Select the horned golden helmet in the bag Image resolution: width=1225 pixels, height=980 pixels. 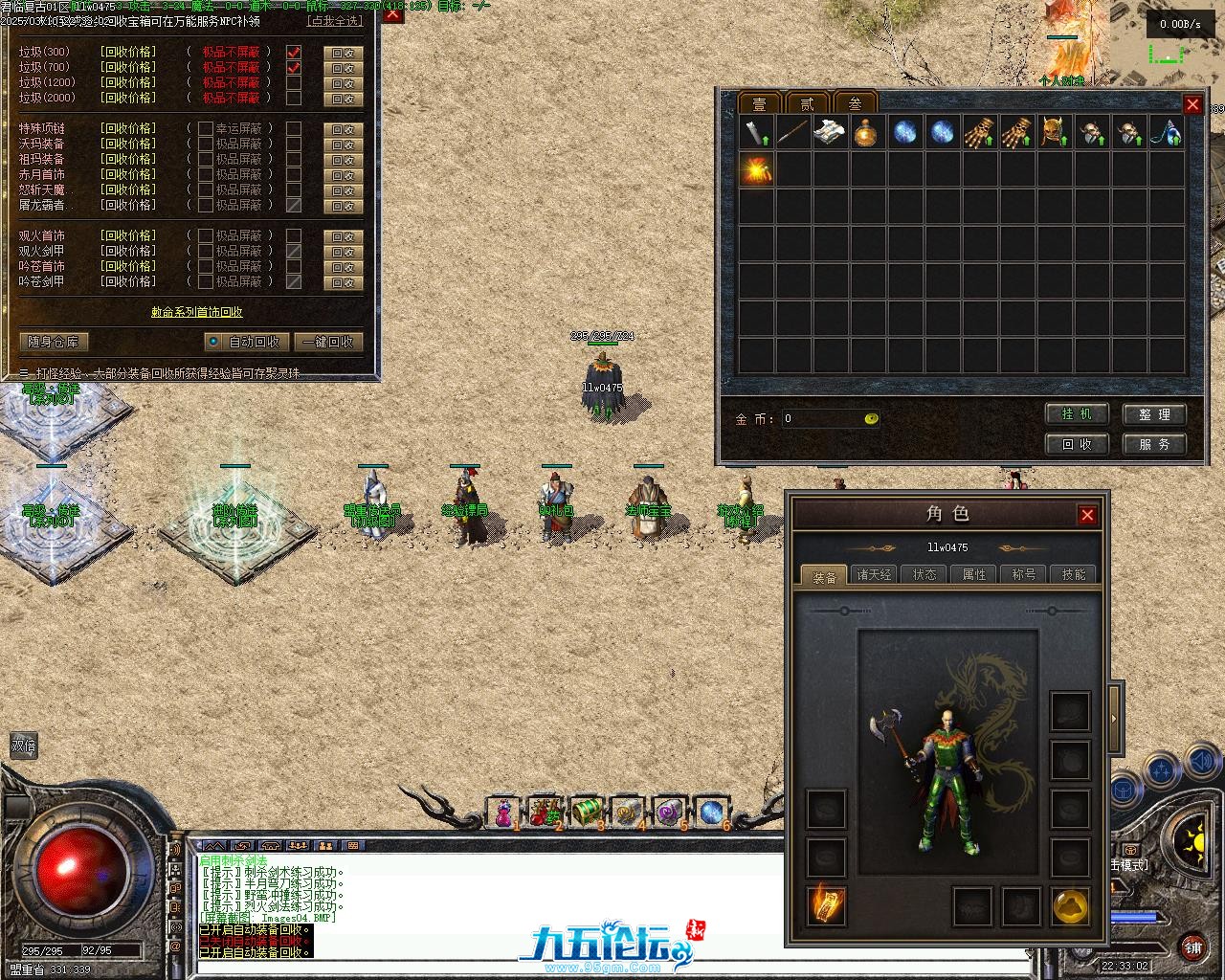click(x=1054, y=132)
